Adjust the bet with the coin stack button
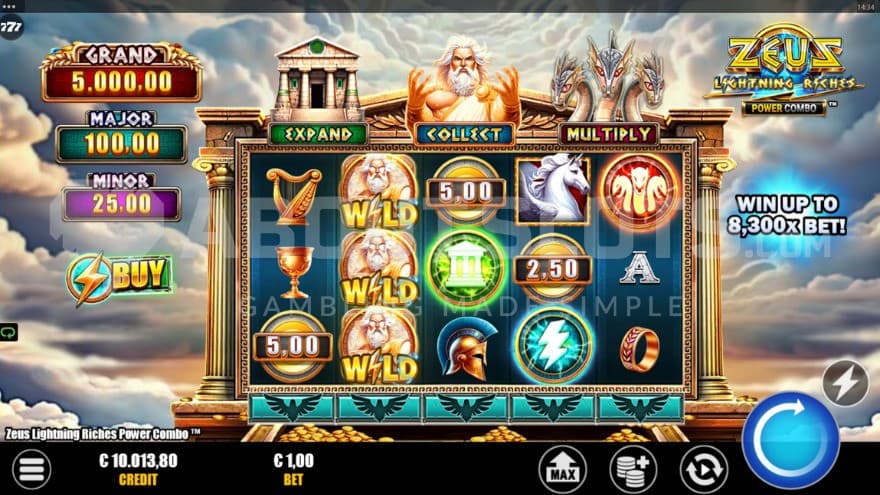 point(633,468)
